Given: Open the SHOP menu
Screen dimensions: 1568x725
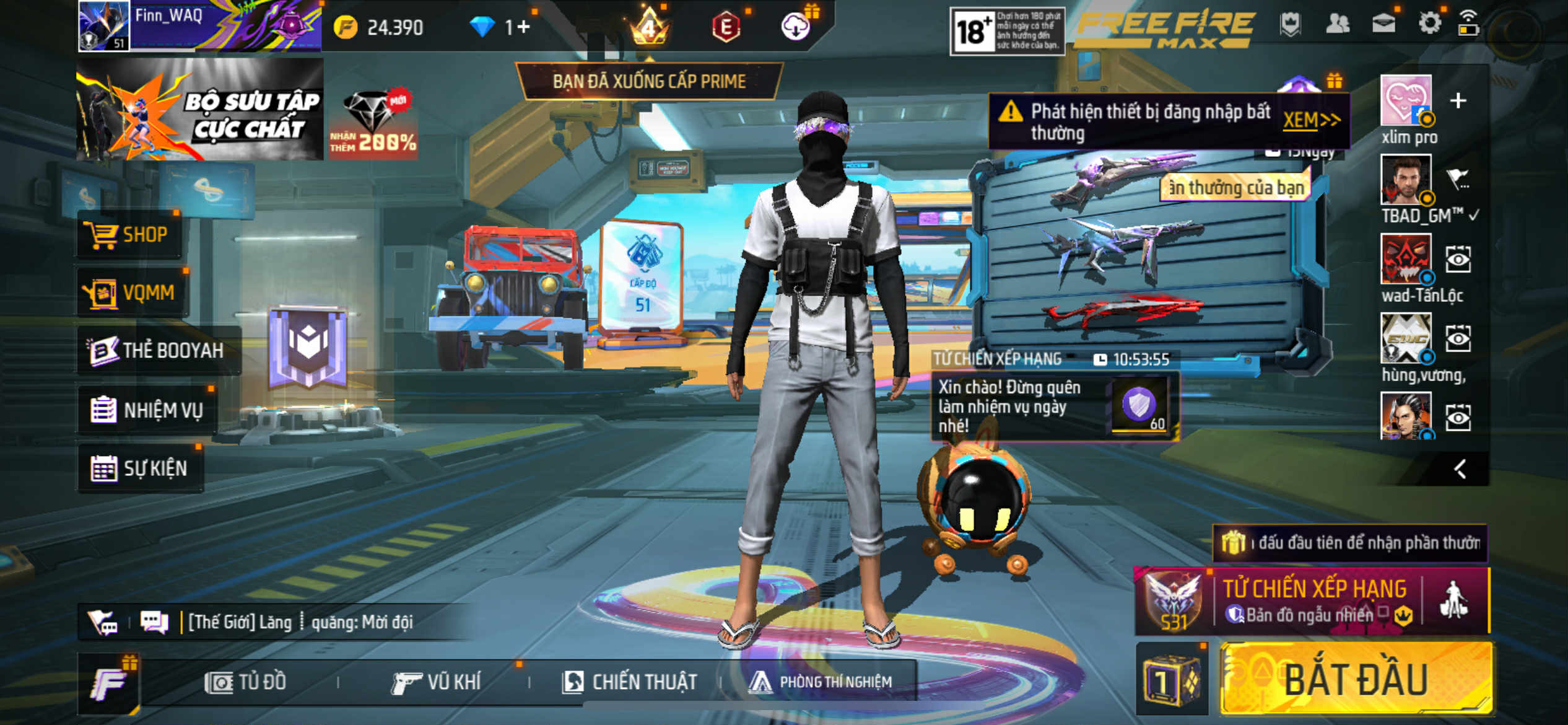Looking at the screenshot, I should pyautogui.click(x=129, y=235).
